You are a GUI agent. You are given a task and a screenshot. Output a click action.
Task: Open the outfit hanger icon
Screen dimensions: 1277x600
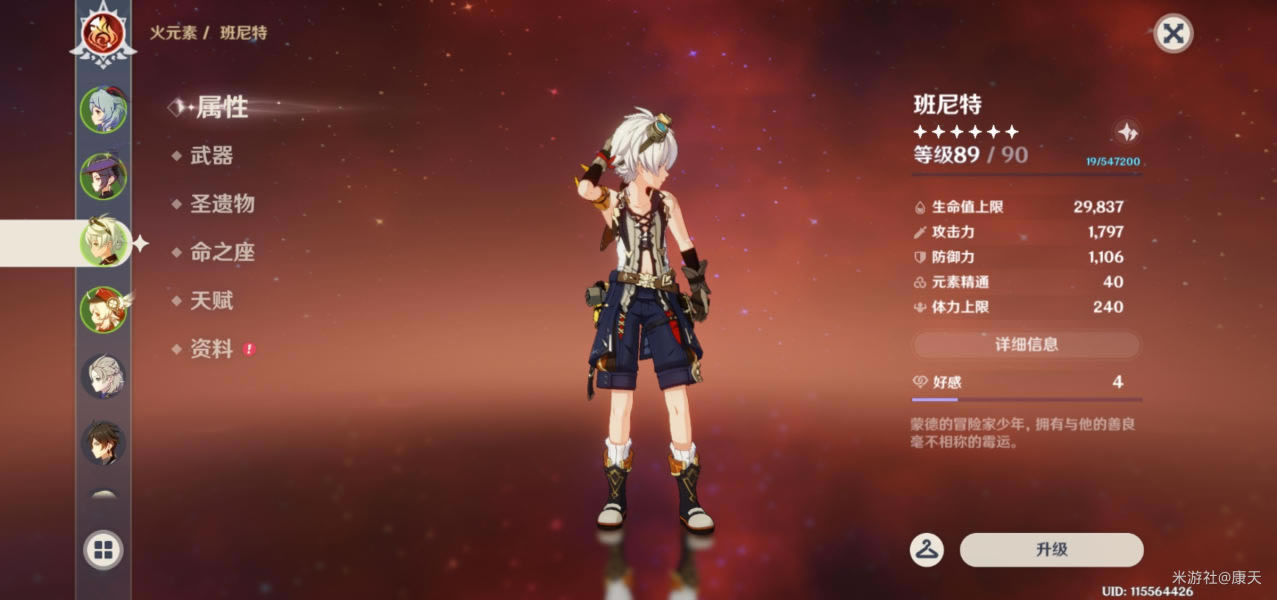coord(927,550)
